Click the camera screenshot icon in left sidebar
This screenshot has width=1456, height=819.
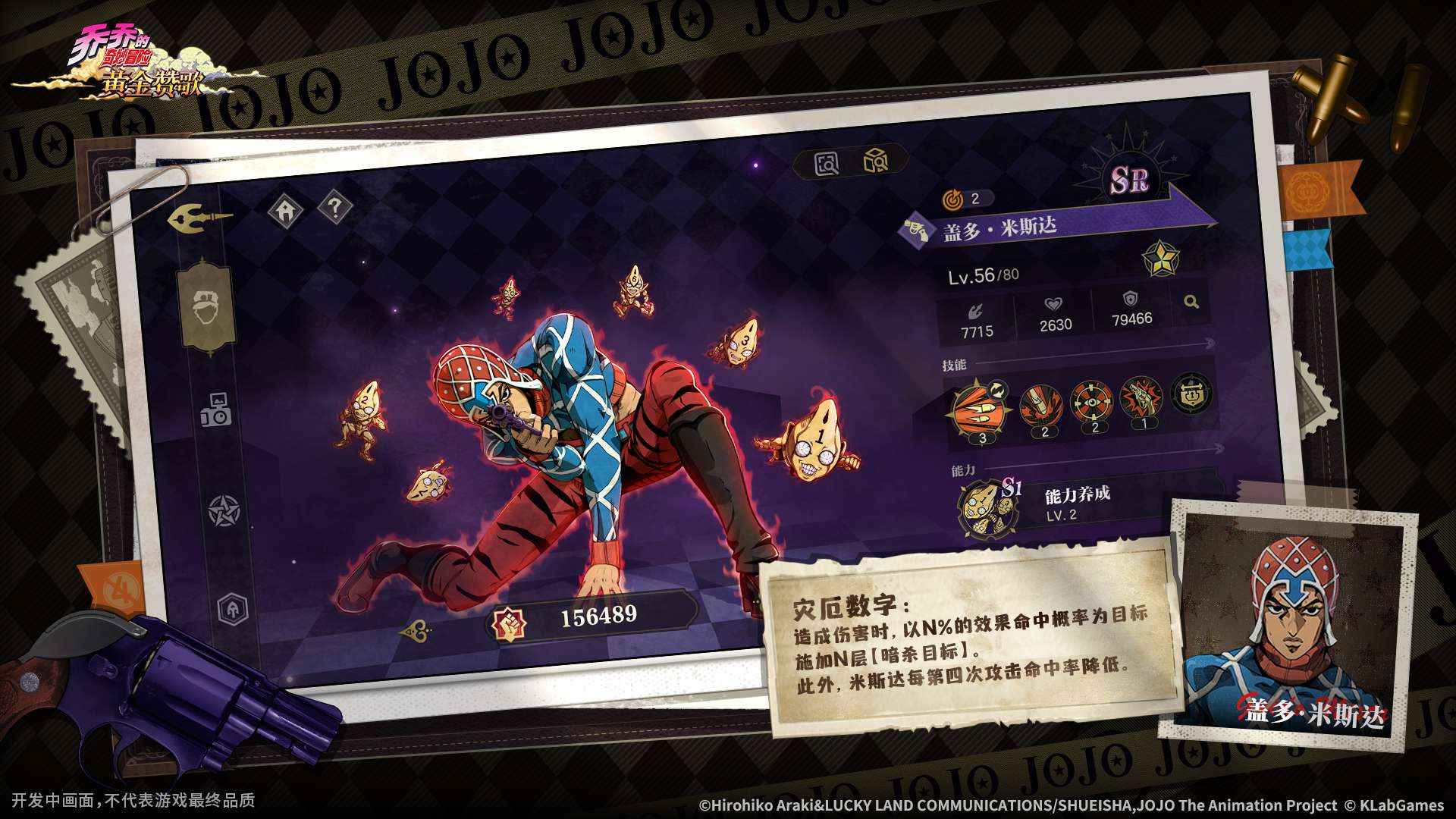[217, 409]
